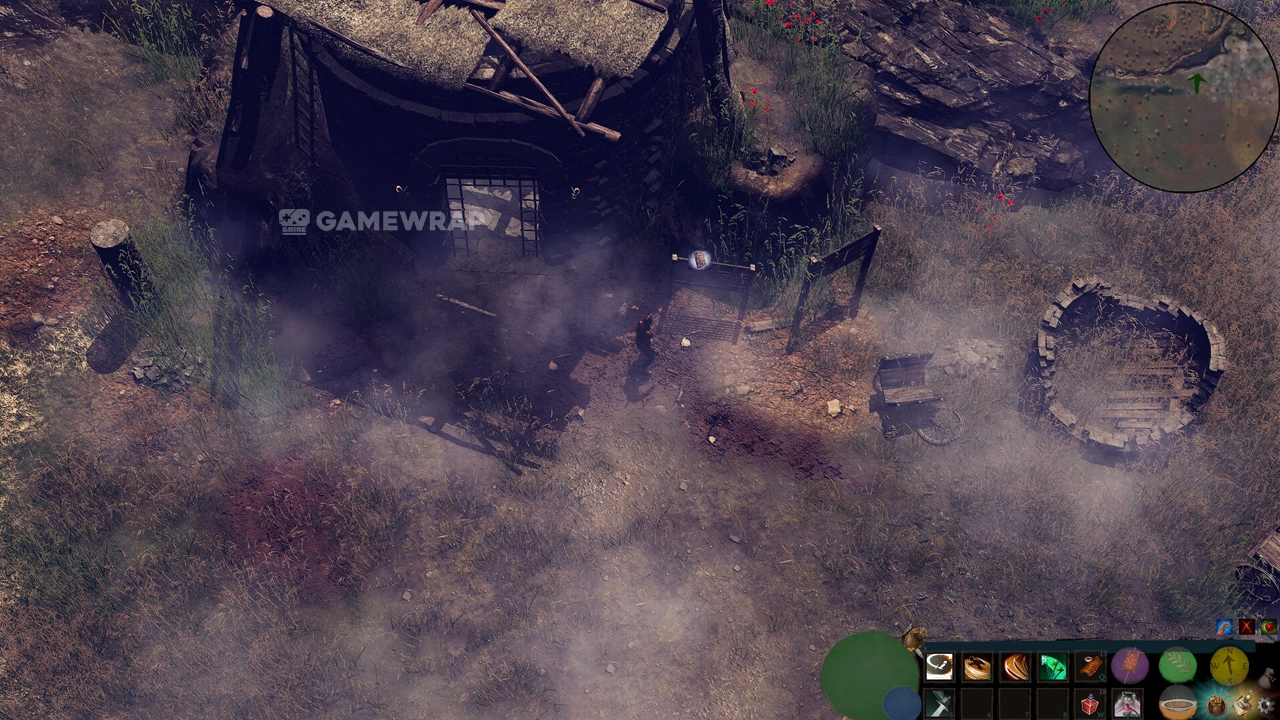
Task: Use the pale creature ability slot
Action: click(1127, 704)
